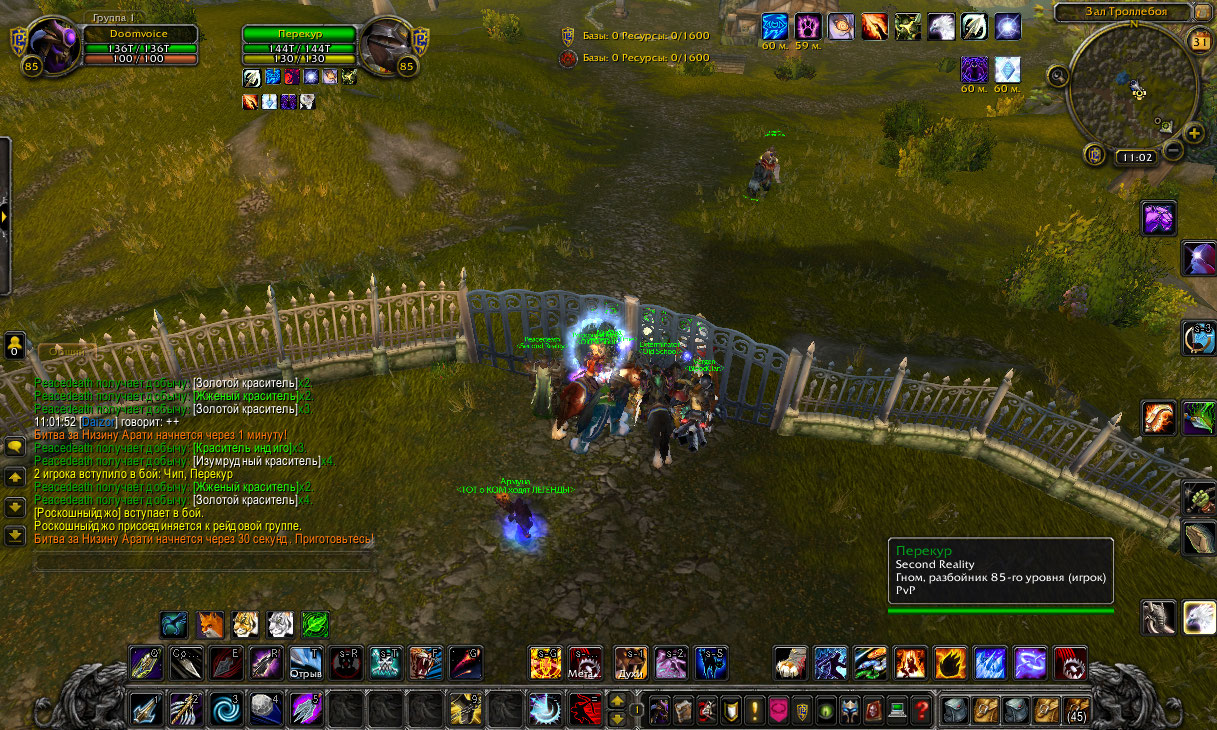Image resolution: width=1217 pixels, height=730 pixels.
Task: Click the Зал Троллебоя zone name label
Action: tap(1125, 12)
